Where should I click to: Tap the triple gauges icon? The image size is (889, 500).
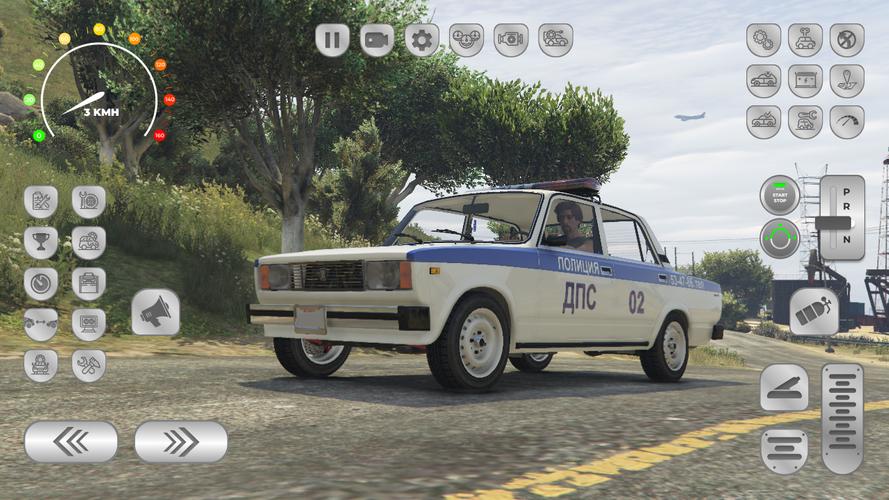466,40
